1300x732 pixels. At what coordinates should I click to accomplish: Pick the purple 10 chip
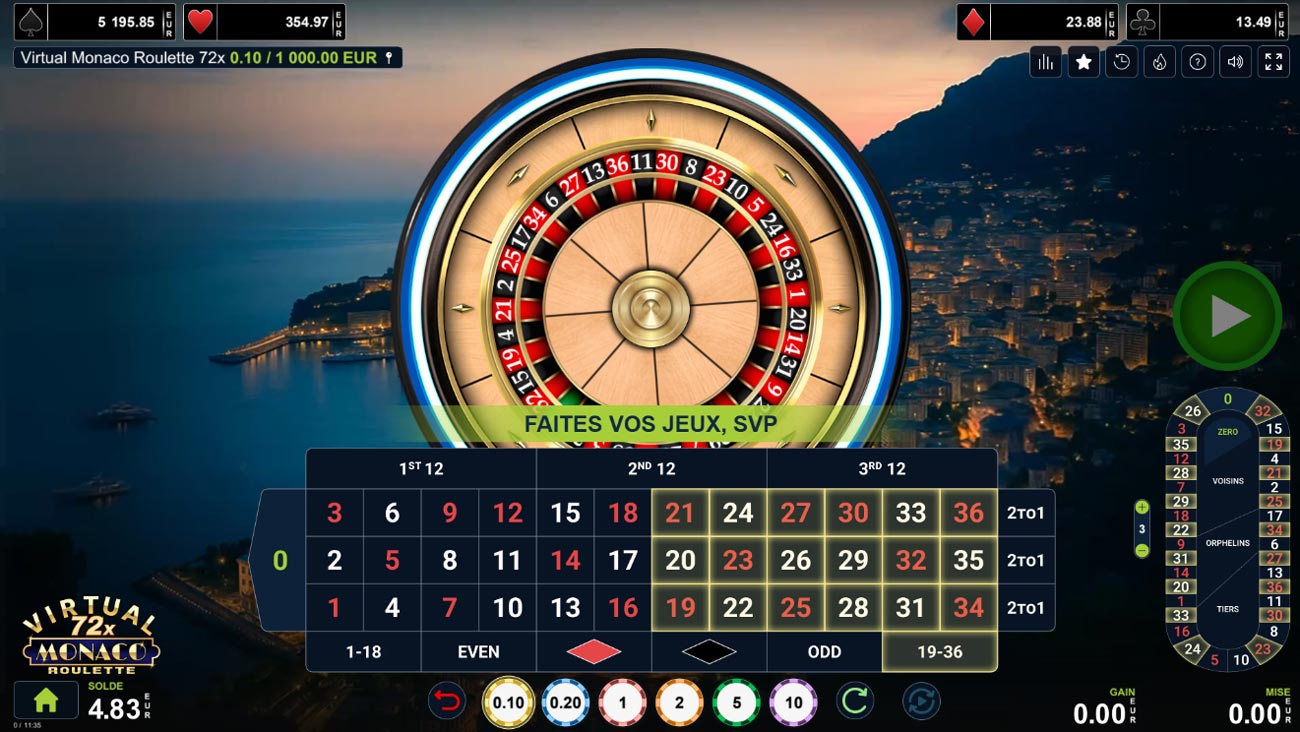(x=794, y=702)
